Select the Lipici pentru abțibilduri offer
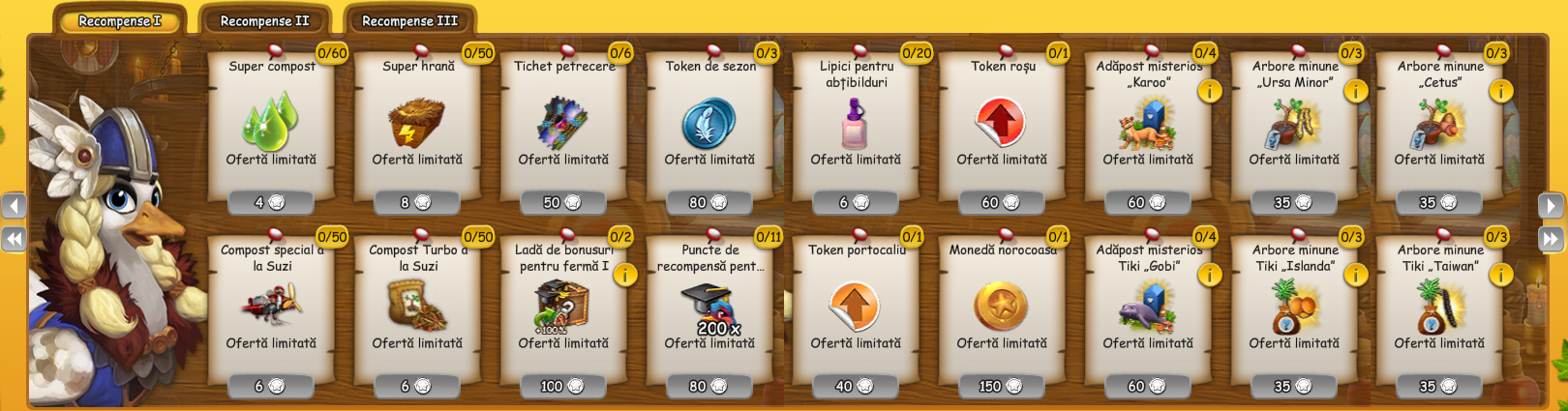 856,126
